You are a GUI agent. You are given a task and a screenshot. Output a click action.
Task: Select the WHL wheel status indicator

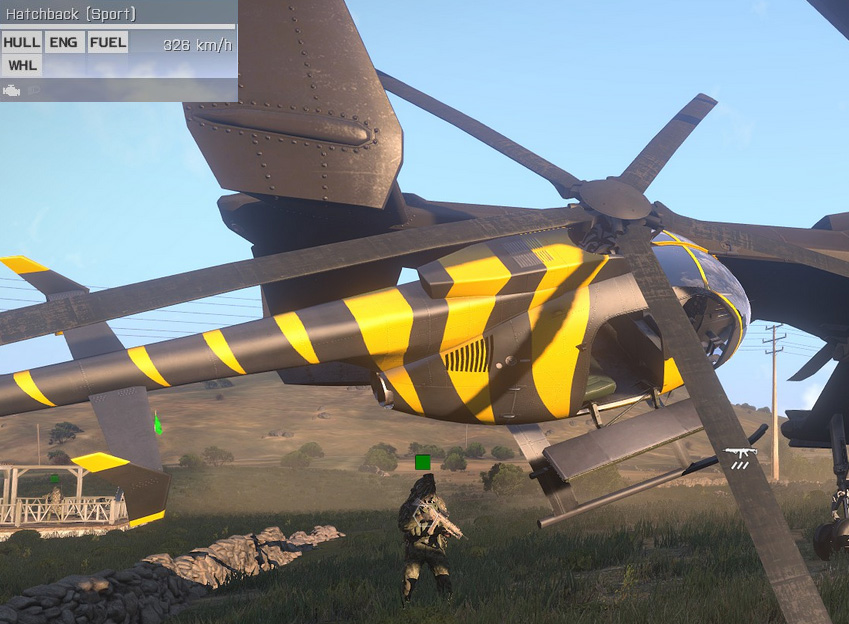22,66
